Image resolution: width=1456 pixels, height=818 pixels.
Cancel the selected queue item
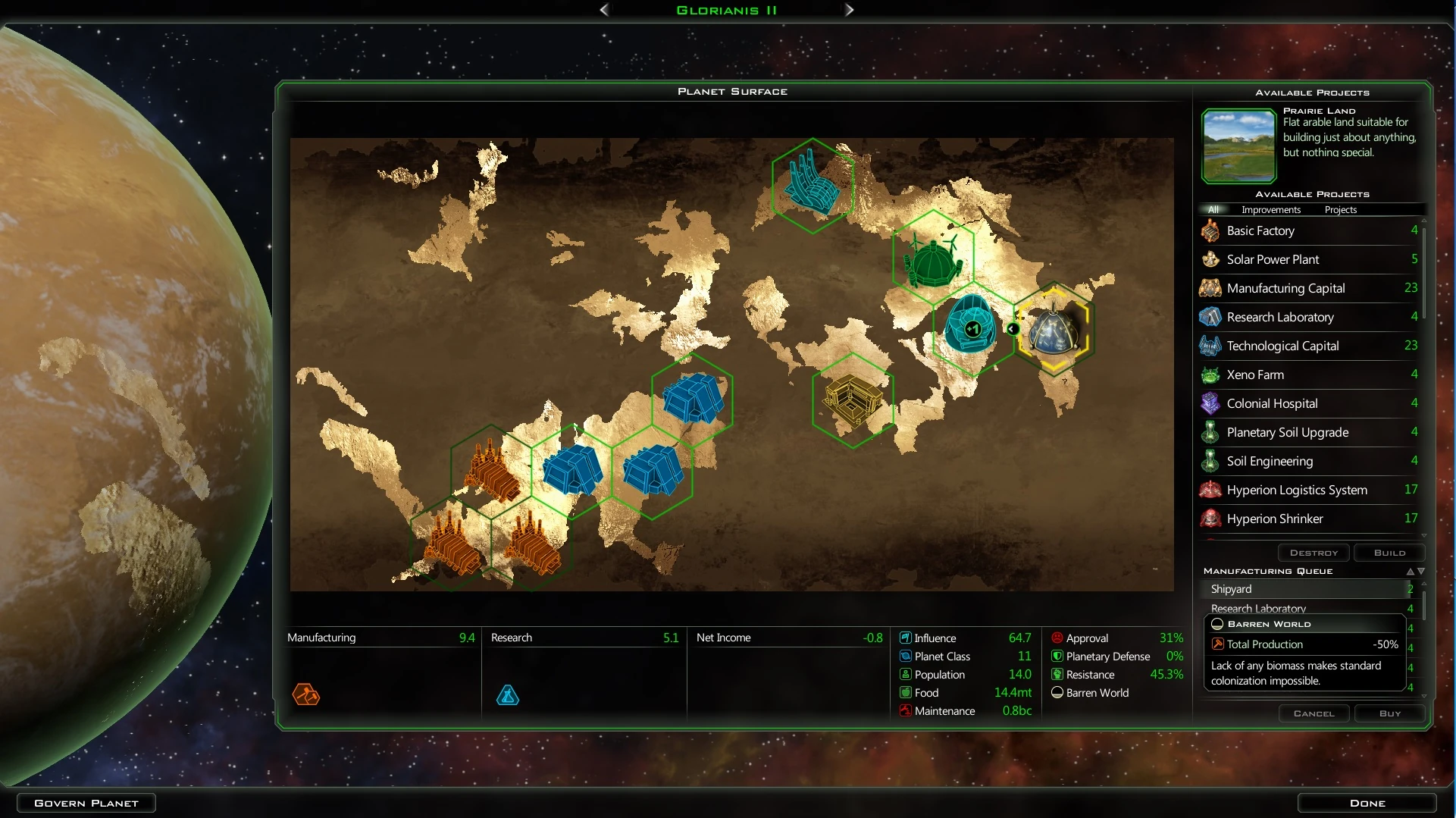pos(1314,713)
